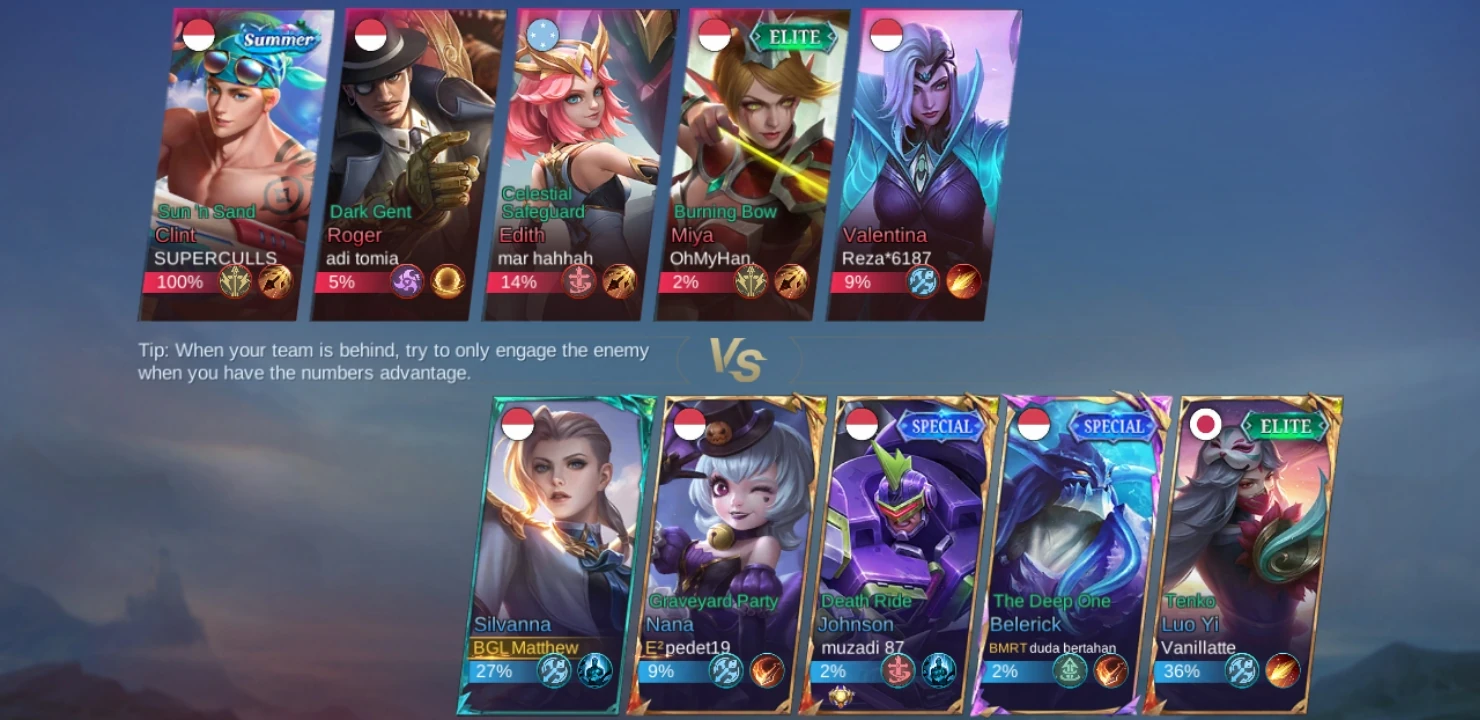Viewport: 1480px width, 720px height.
Task: Click Johnson's SPECIAL skin badge
Action: click(x=940, y=425)
